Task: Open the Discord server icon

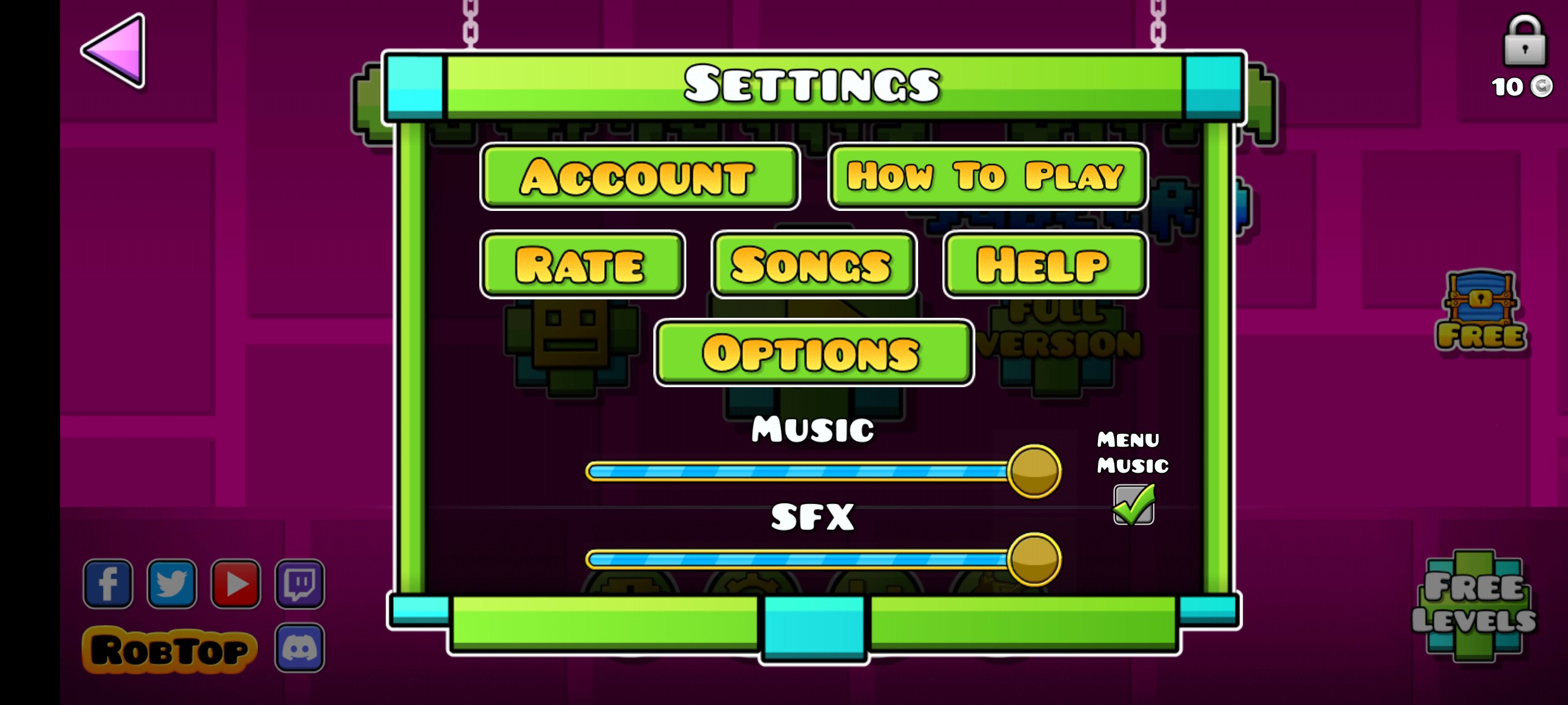Action: point(301,647)
